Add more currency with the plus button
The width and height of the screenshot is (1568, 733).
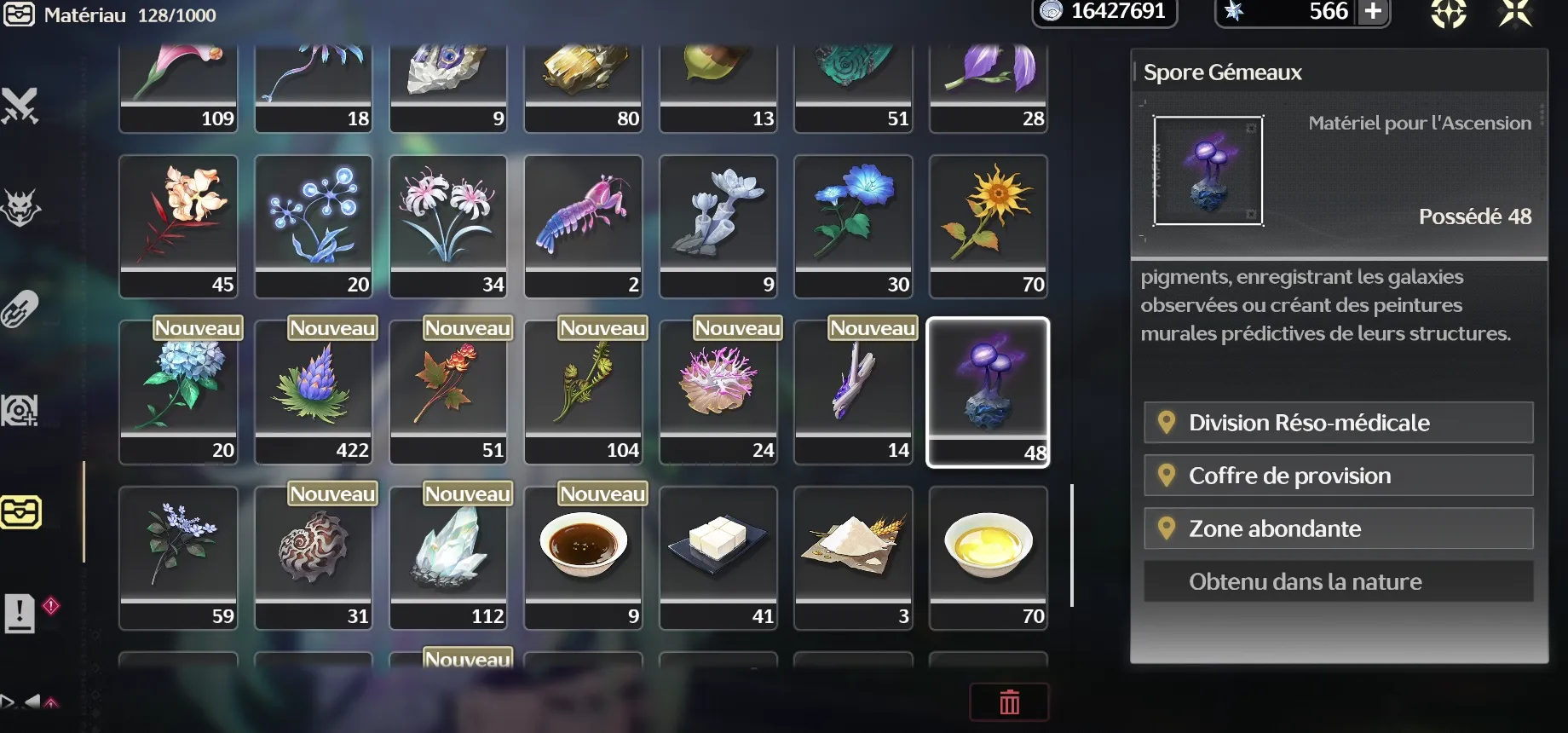point(1373,12)
